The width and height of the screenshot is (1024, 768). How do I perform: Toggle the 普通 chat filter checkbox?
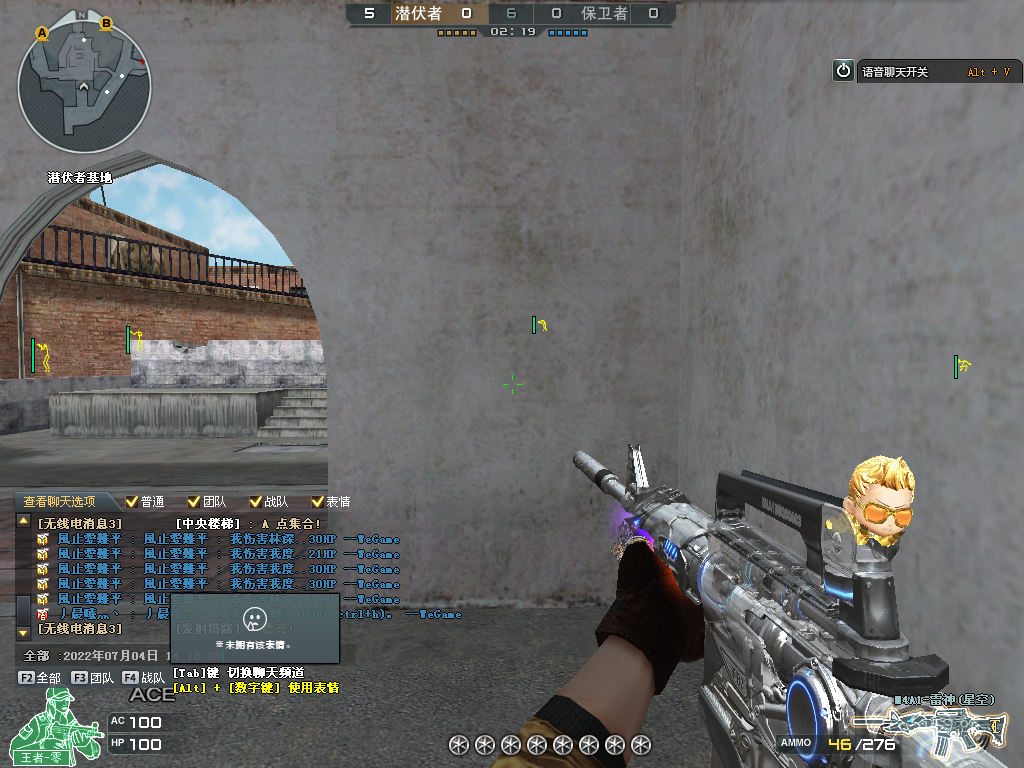click(x=131, y=502)
